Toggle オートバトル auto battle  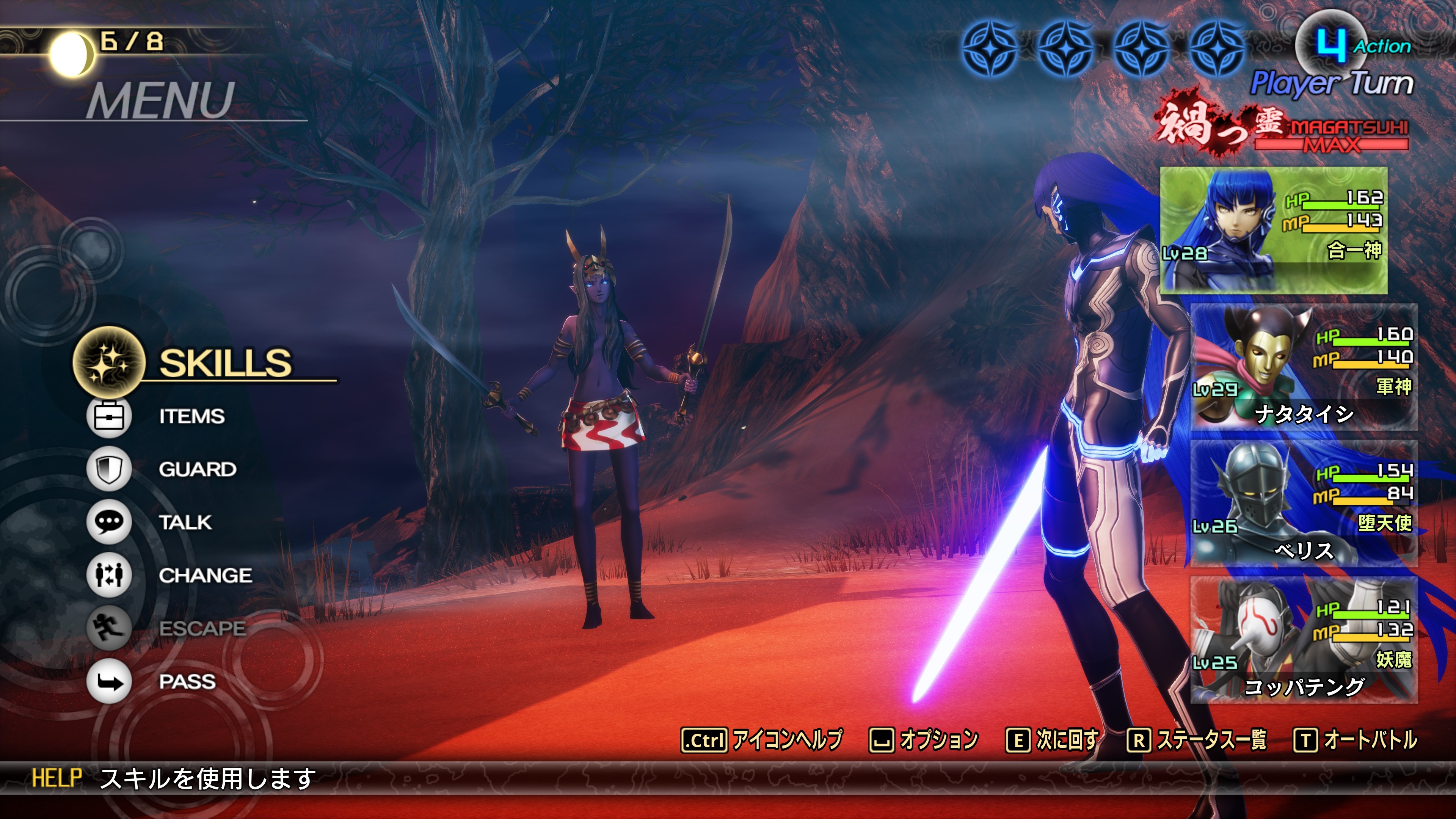[x=1370, y=740]
